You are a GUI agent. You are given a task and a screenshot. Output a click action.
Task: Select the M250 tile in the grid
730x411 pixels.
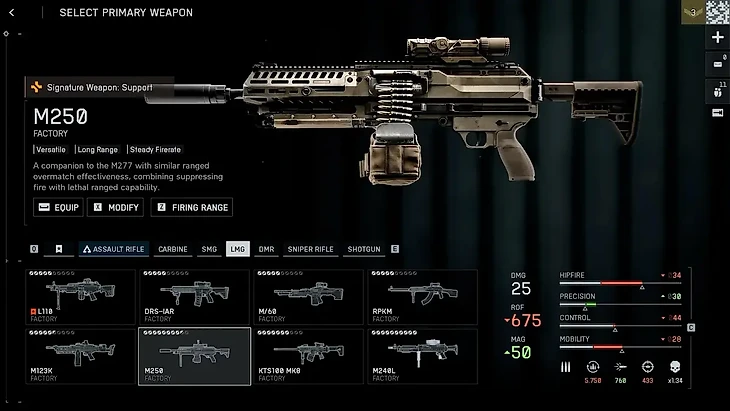pyautogui.click(x=194, y=355)
